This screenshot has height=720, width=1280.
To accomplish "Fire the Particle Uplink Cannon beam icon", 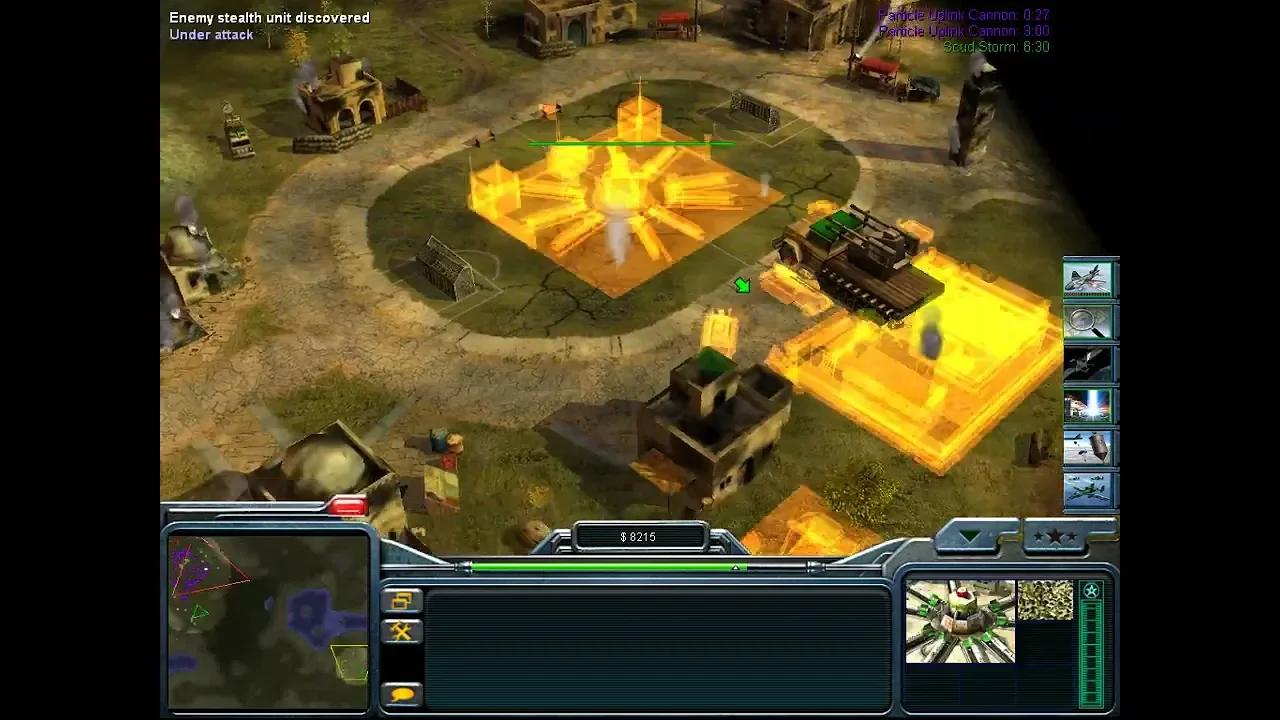I will point(1090,406).
